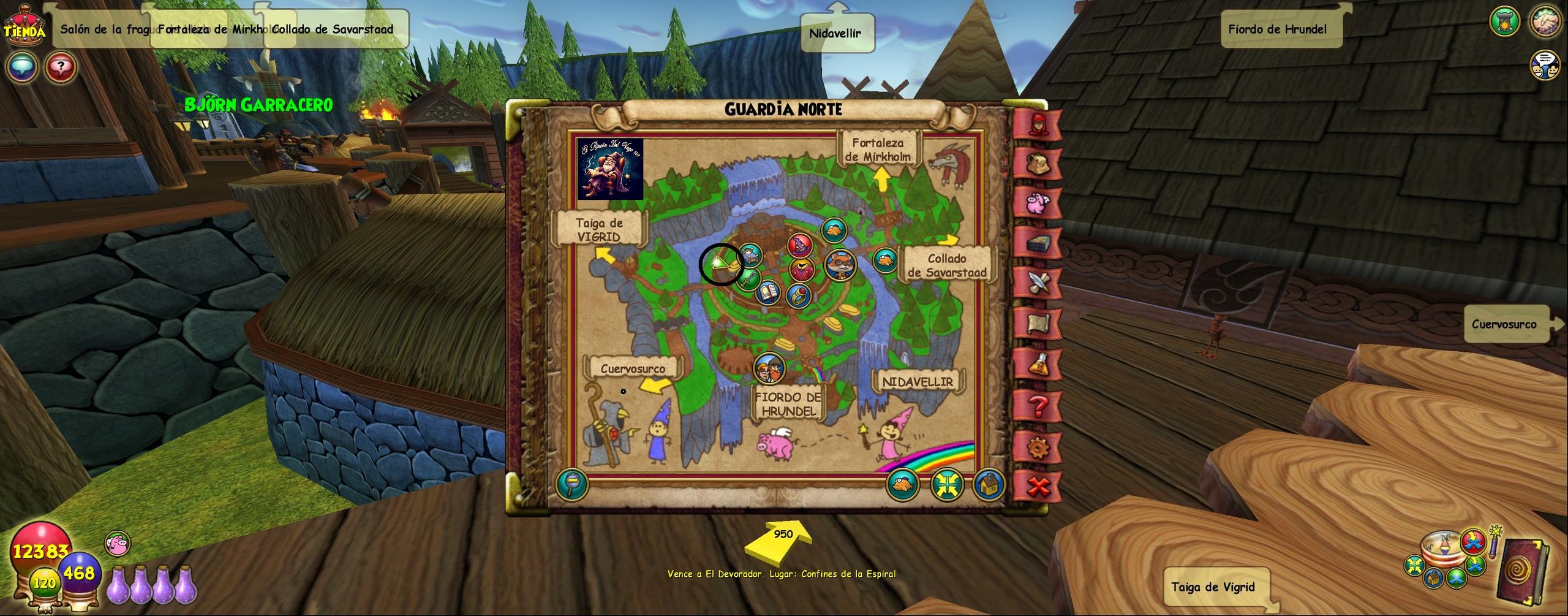
Task: Close the map with the red X tab
Action: (1038, 487)
